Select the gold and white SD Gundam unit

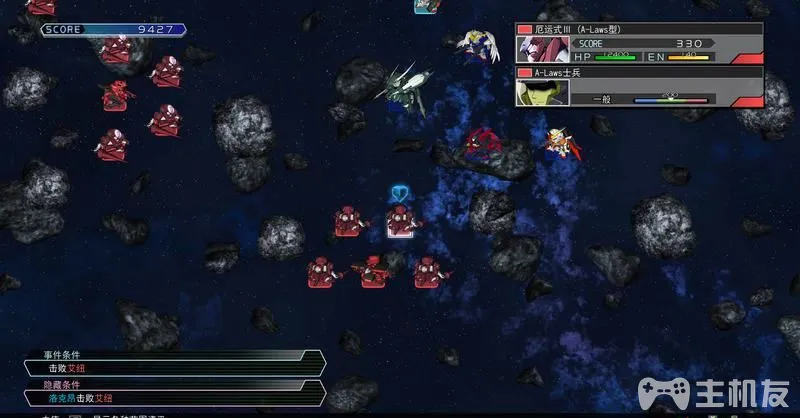[558, 144]
